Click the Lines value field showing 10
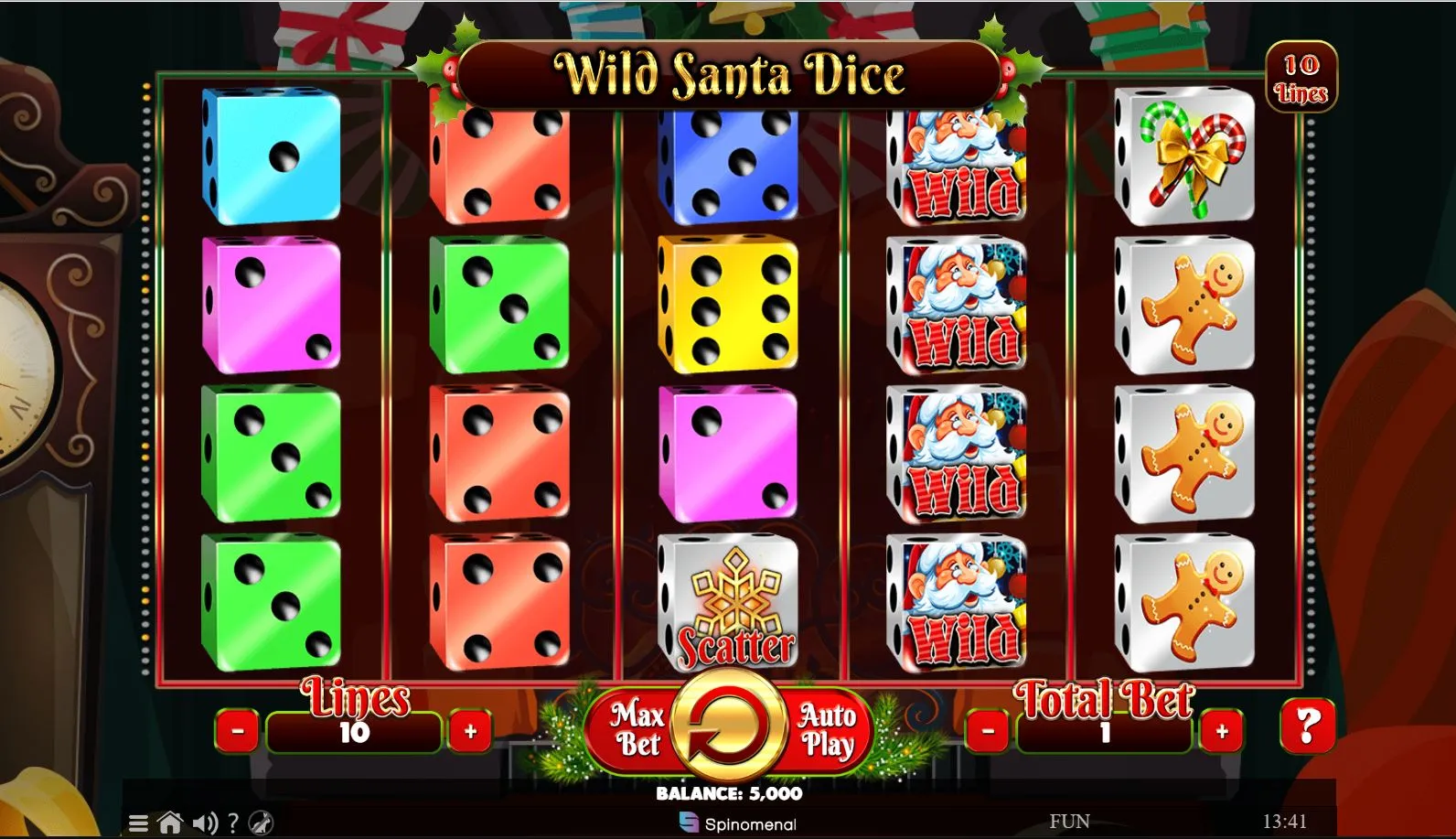This screenshot has width=1456, height=839. point(354,732)
